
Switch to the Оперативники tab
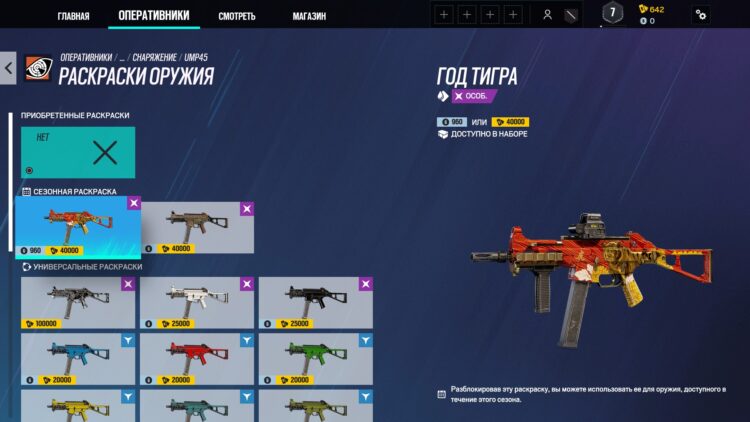(152, 16)
